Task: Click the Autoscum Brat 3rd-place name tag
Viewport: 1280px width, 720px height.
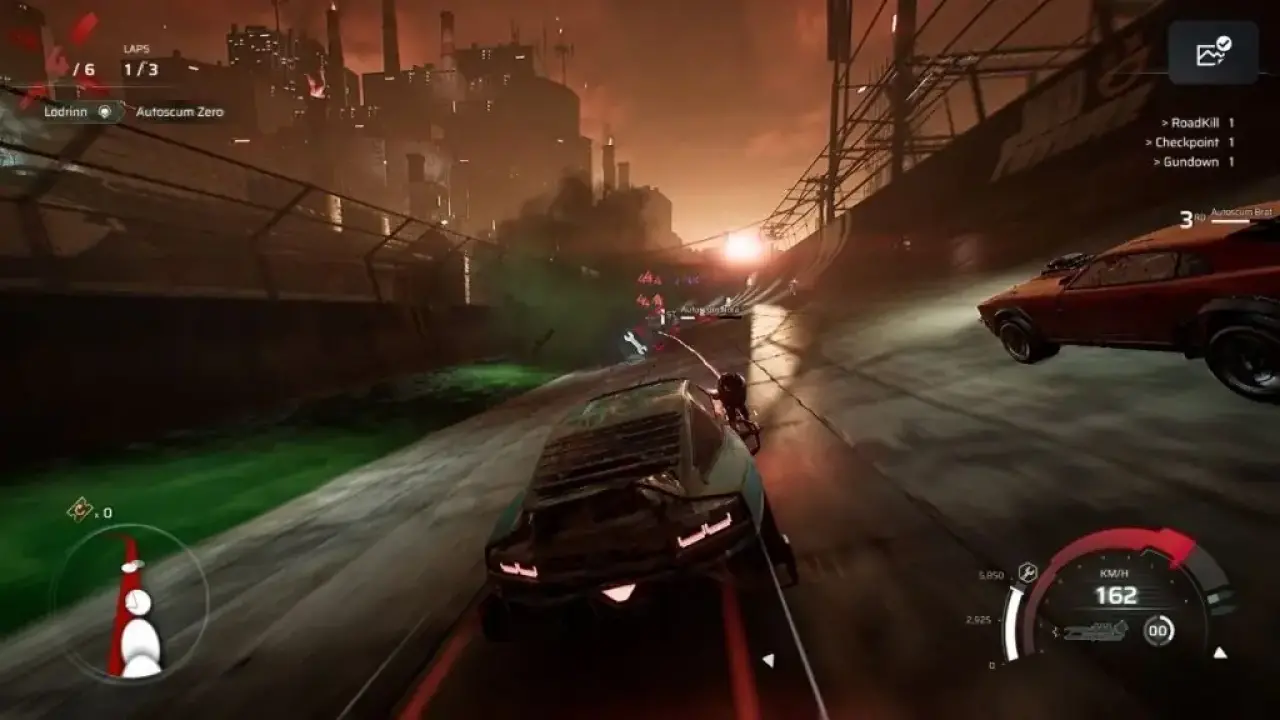Action: tap(1239, 214)
